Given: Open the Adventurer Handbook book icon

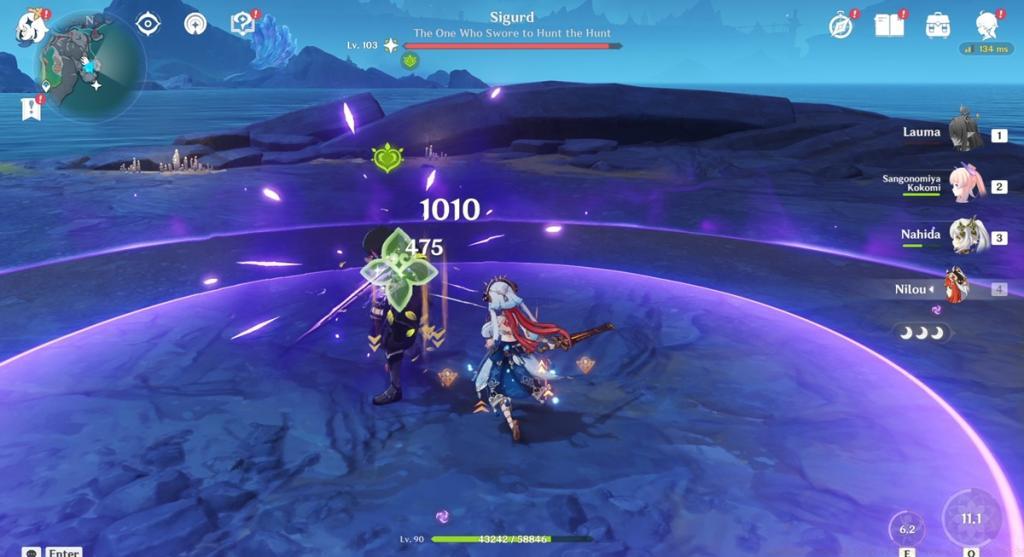Looking at the screenshot, I should [888, 25].
